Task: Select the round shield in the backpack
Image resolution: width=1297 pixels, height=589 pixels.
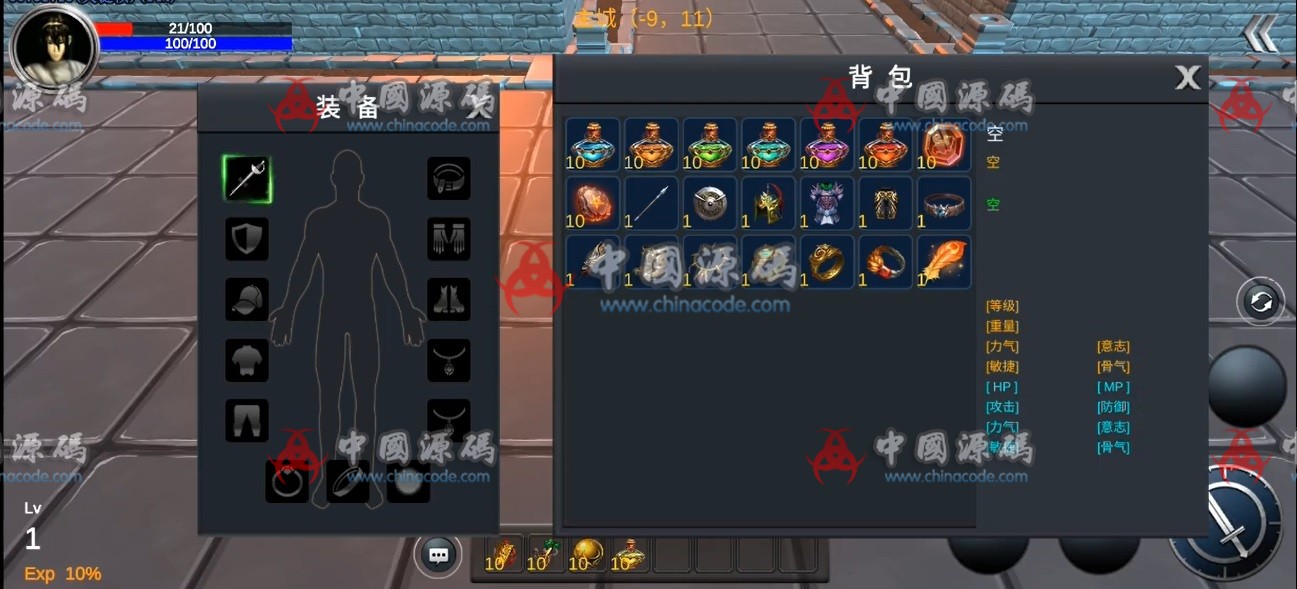Action: pyautogui.click(x=709, y=204)
